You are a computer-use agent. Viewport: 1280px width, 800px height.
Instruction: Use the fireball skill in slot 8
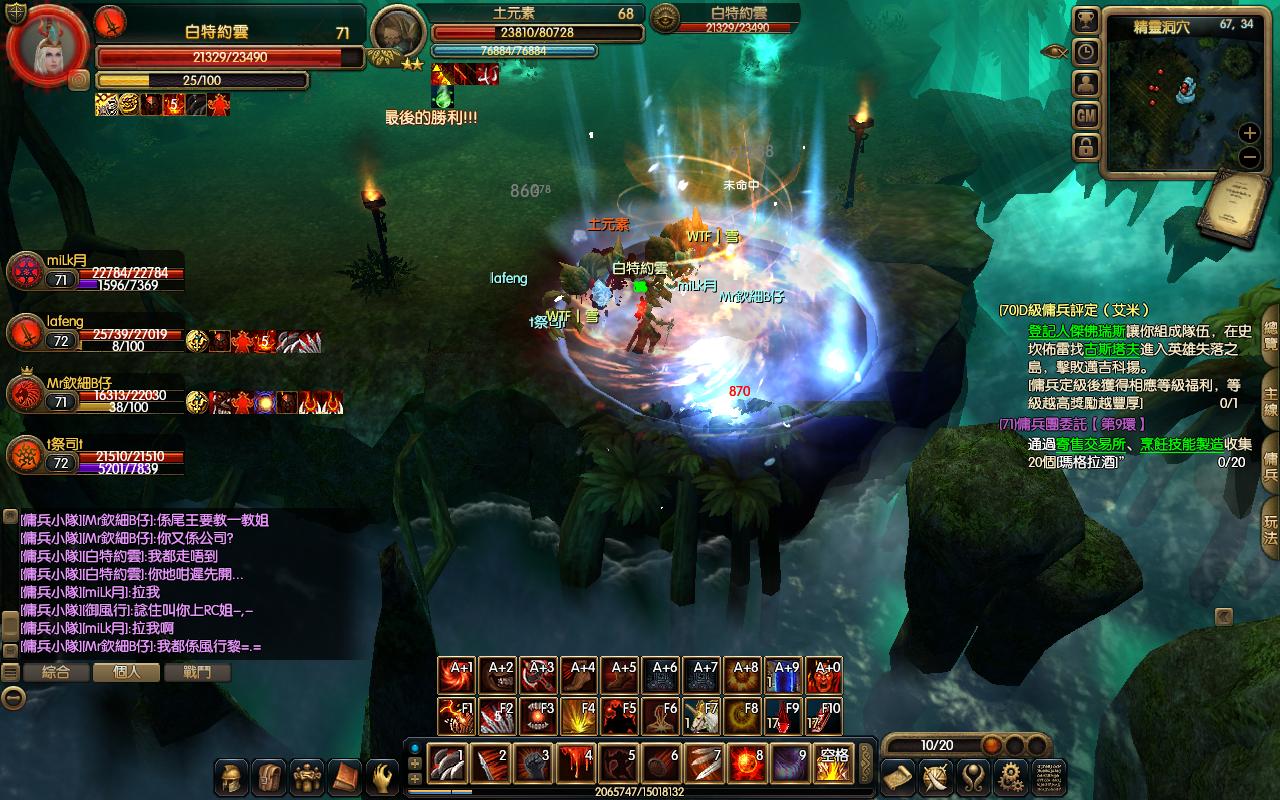coord(747,764)
